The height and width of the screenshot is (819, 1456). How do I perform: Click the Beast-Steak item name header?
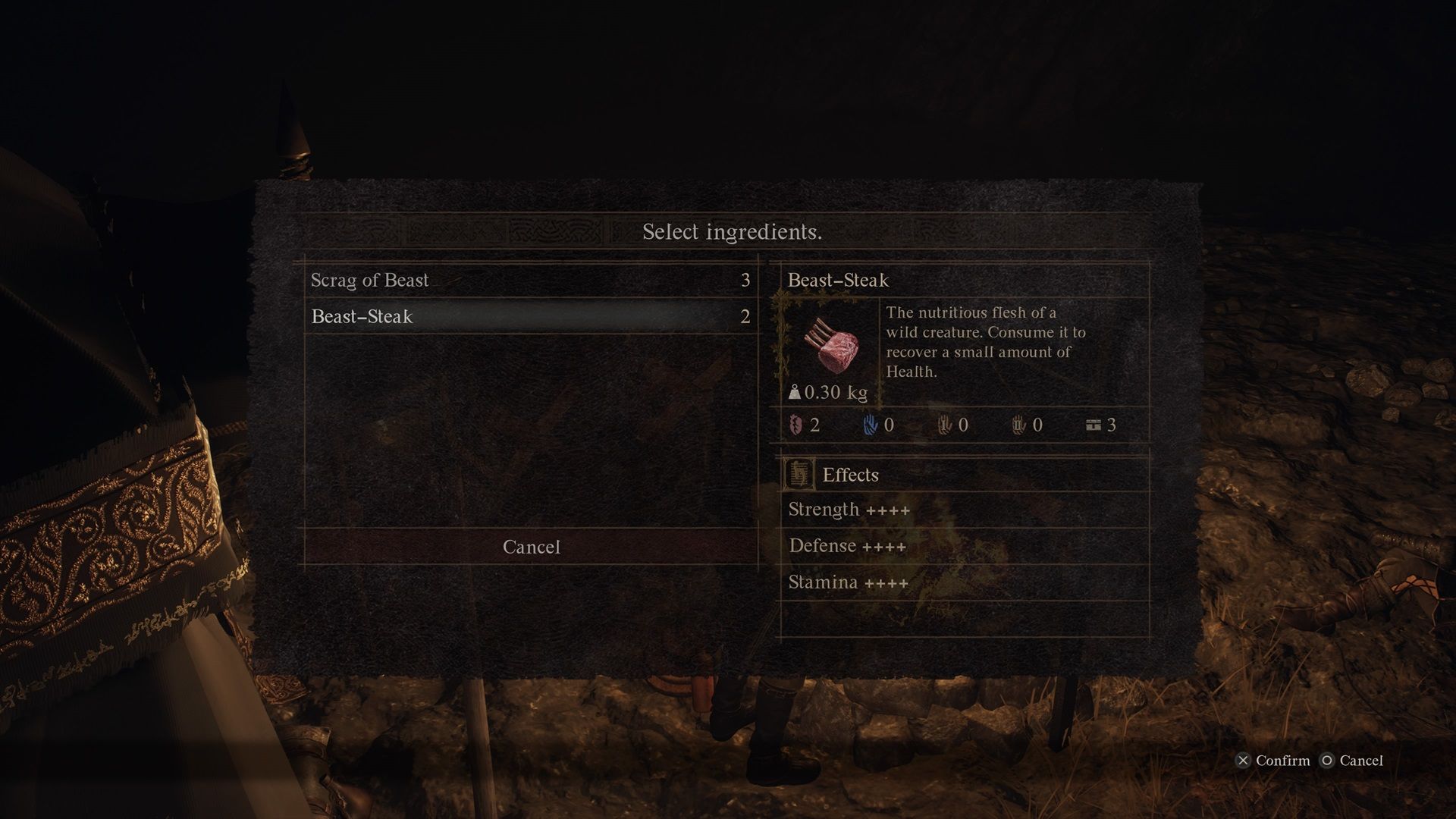coord(837,280)
